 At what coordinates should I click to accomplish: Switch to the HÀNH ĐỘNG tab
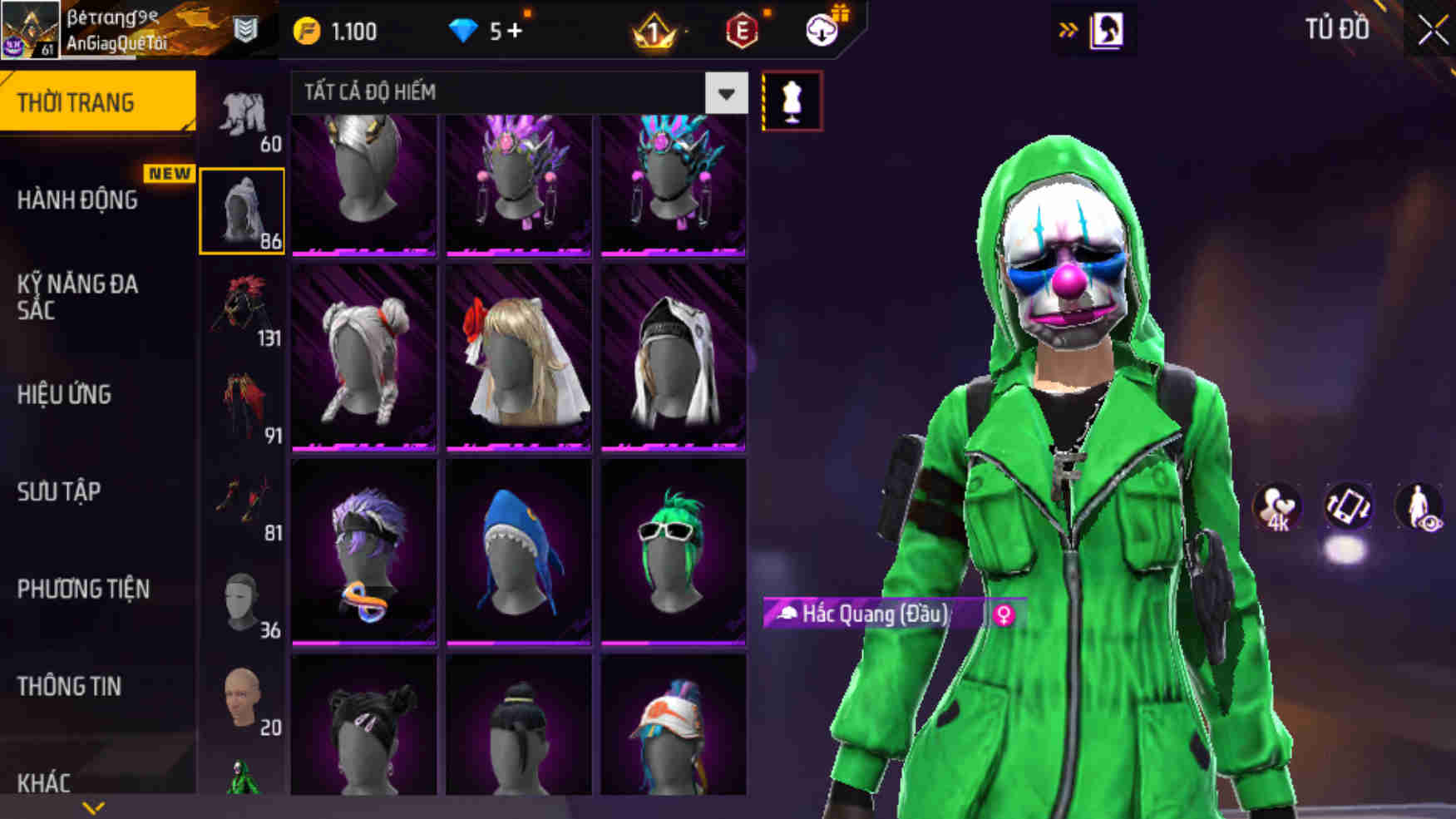79,200
